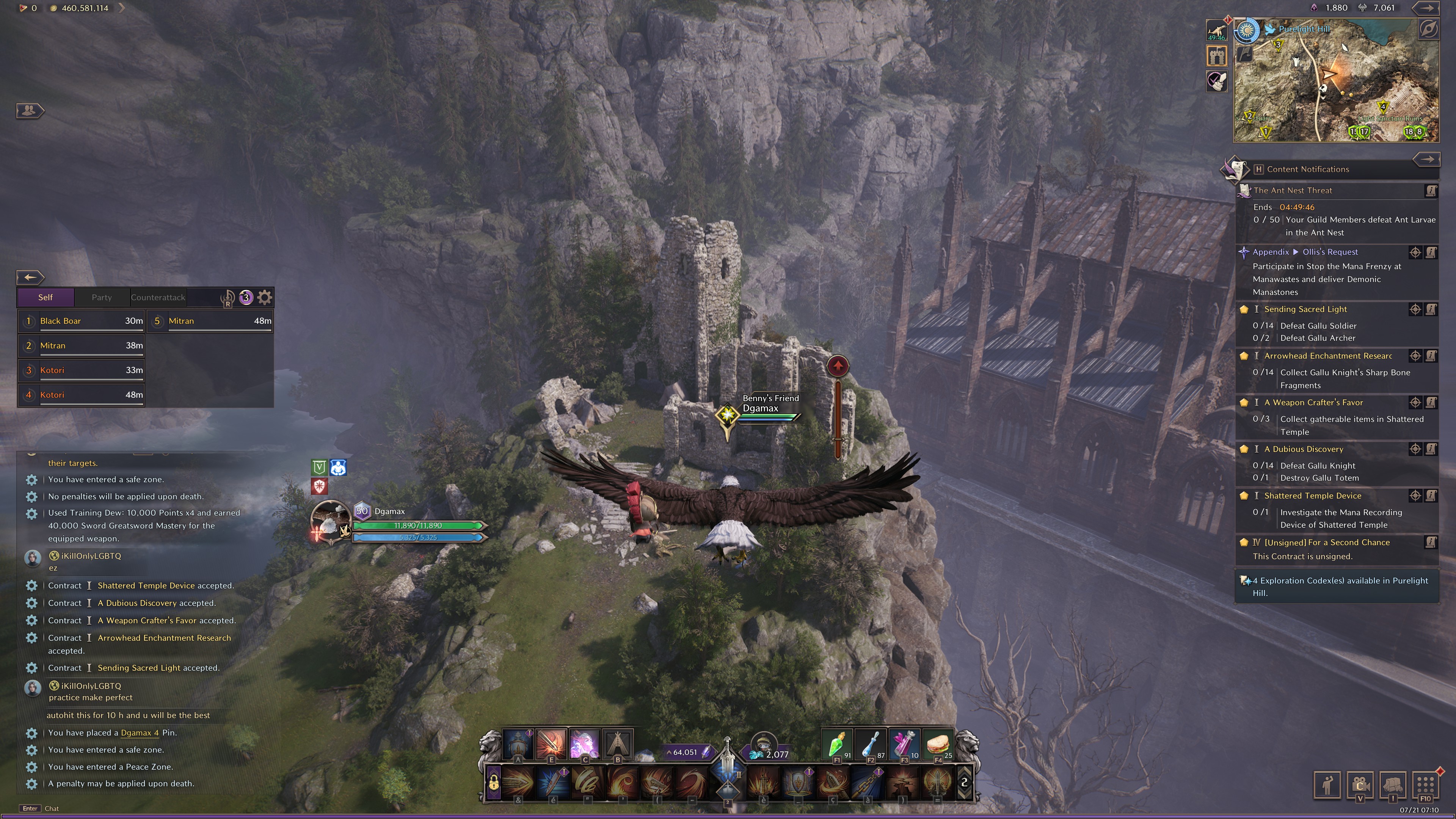Screen dimensions: 1456x819
Task: Select Black Boar in the target list
Action: pyautogui.click(x=82, y=321)
